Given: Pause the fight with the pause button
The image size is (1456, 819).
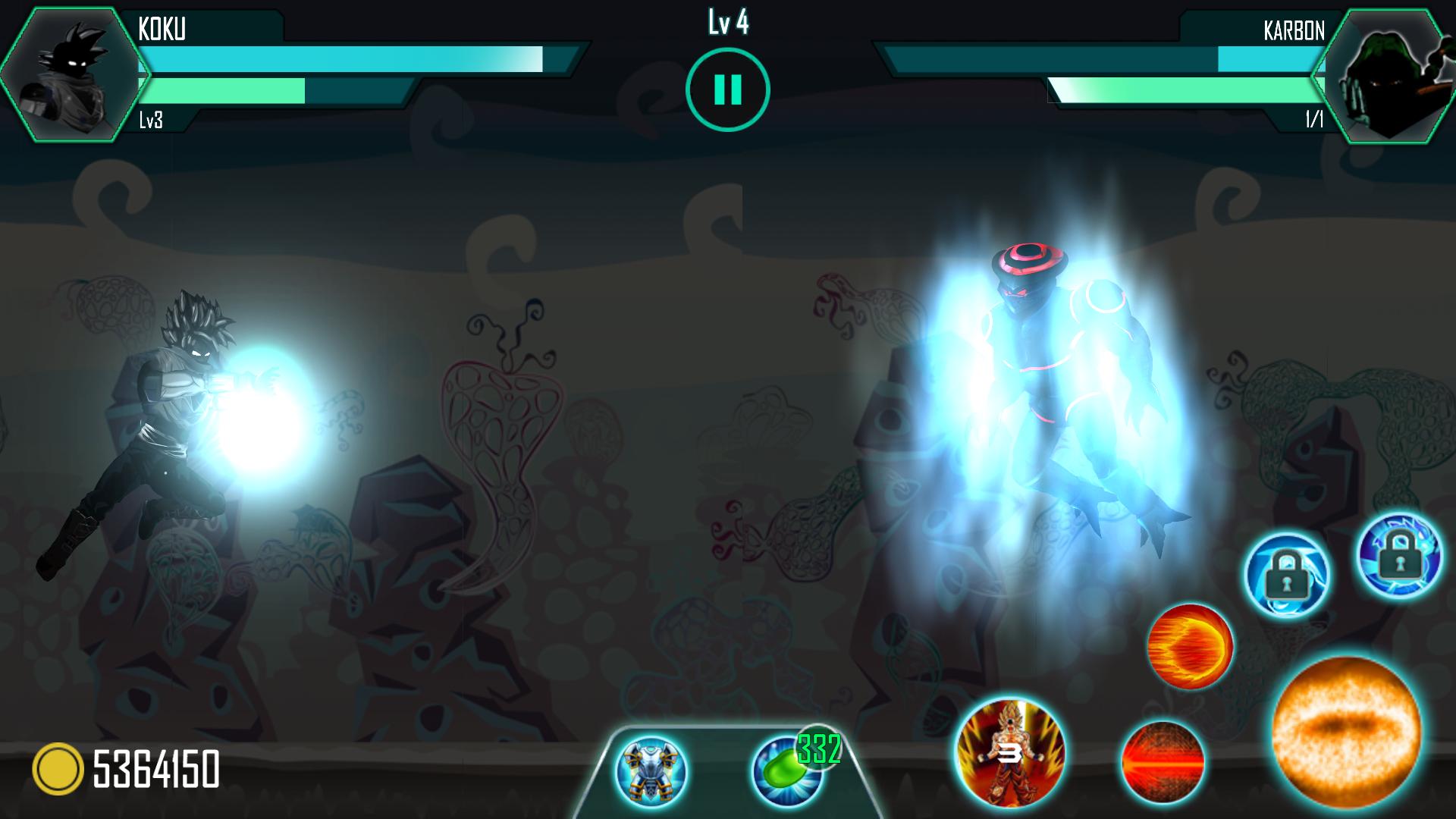Looking at the screenshot, I should pyautogui.click(x=727, y=89).
